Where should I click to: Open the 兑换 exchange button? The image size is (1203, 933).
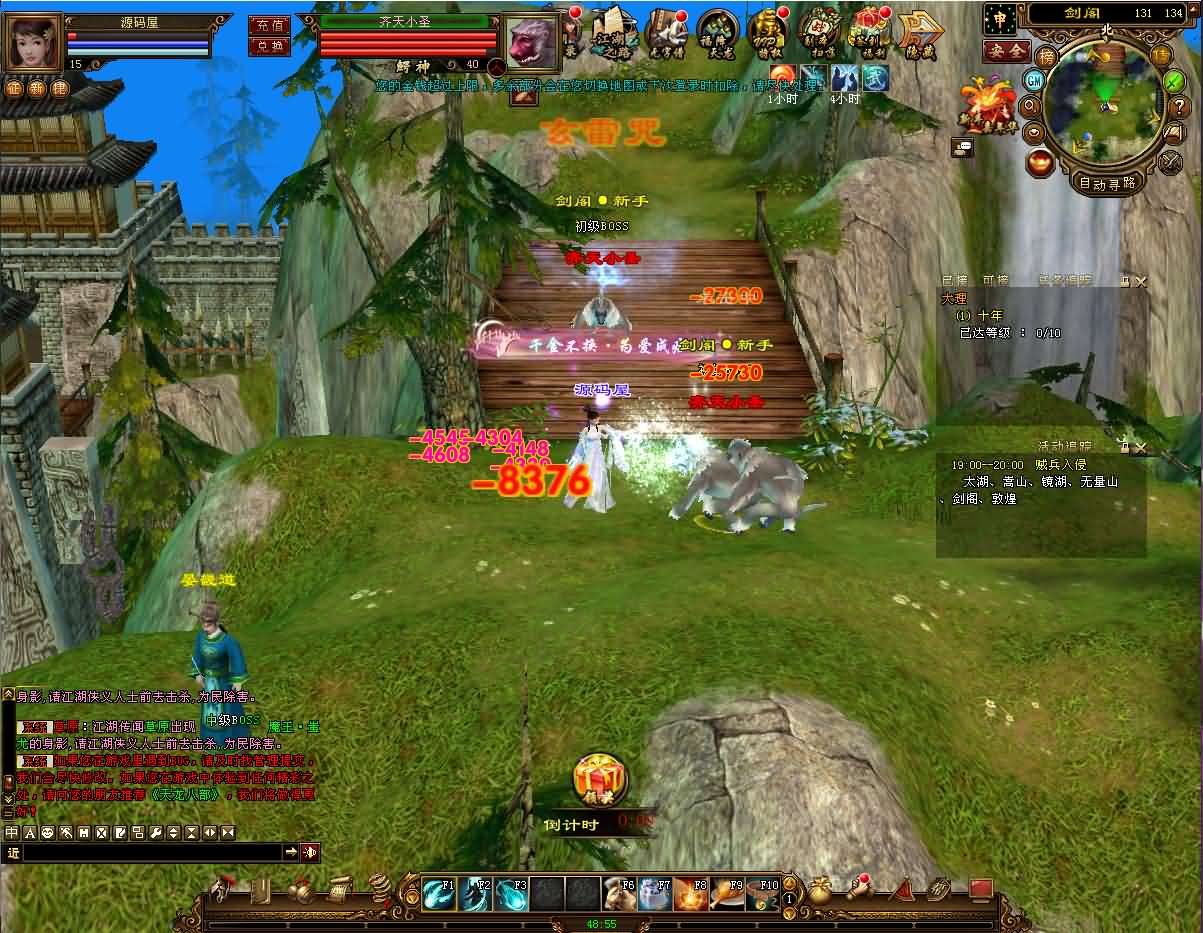pyautogui.click(x=269, y=46)
